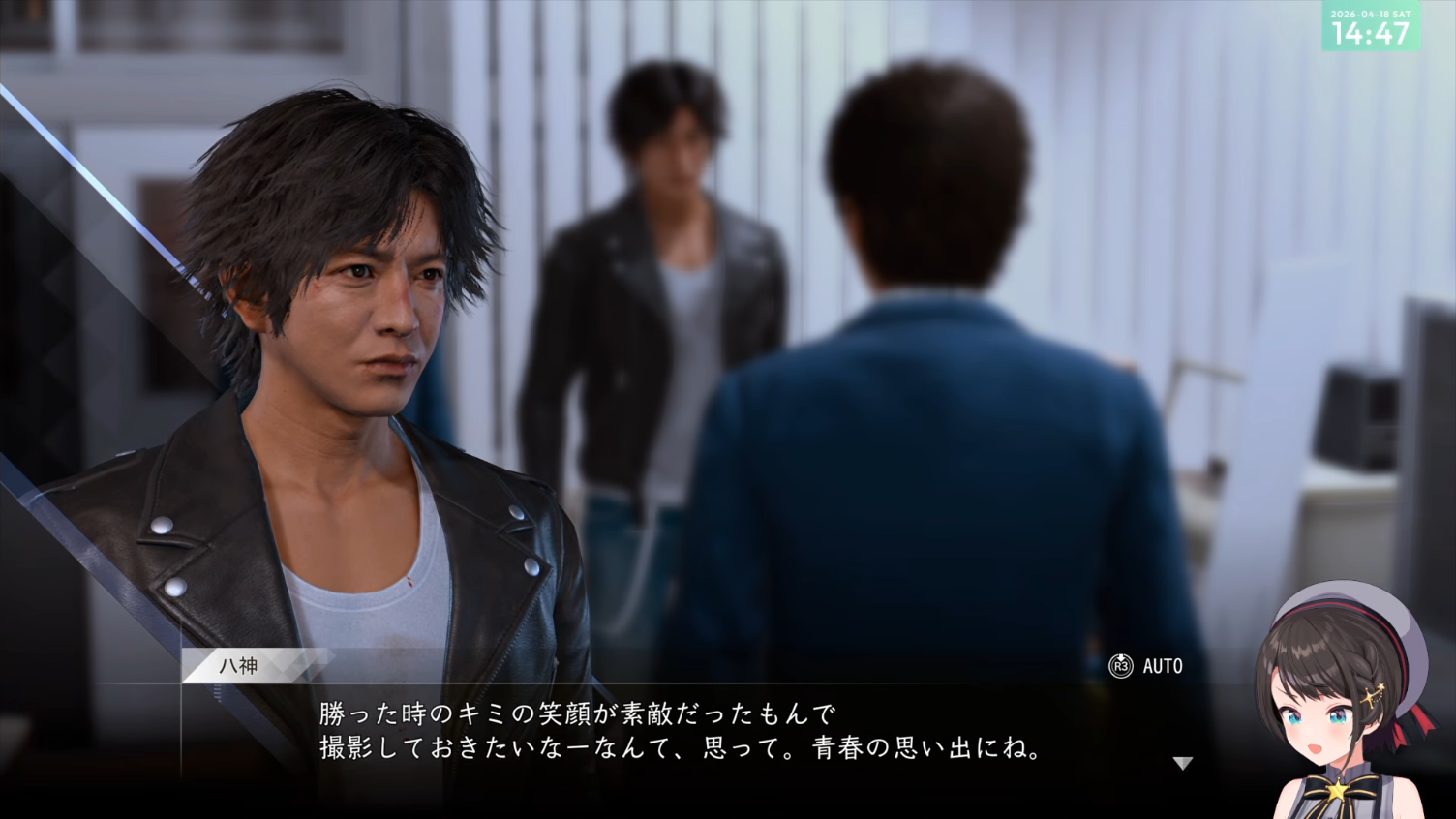Toggle the AUTO dialogue mode label
The height and width of the screenshot is (819, 1456).
click(1162, 666)
